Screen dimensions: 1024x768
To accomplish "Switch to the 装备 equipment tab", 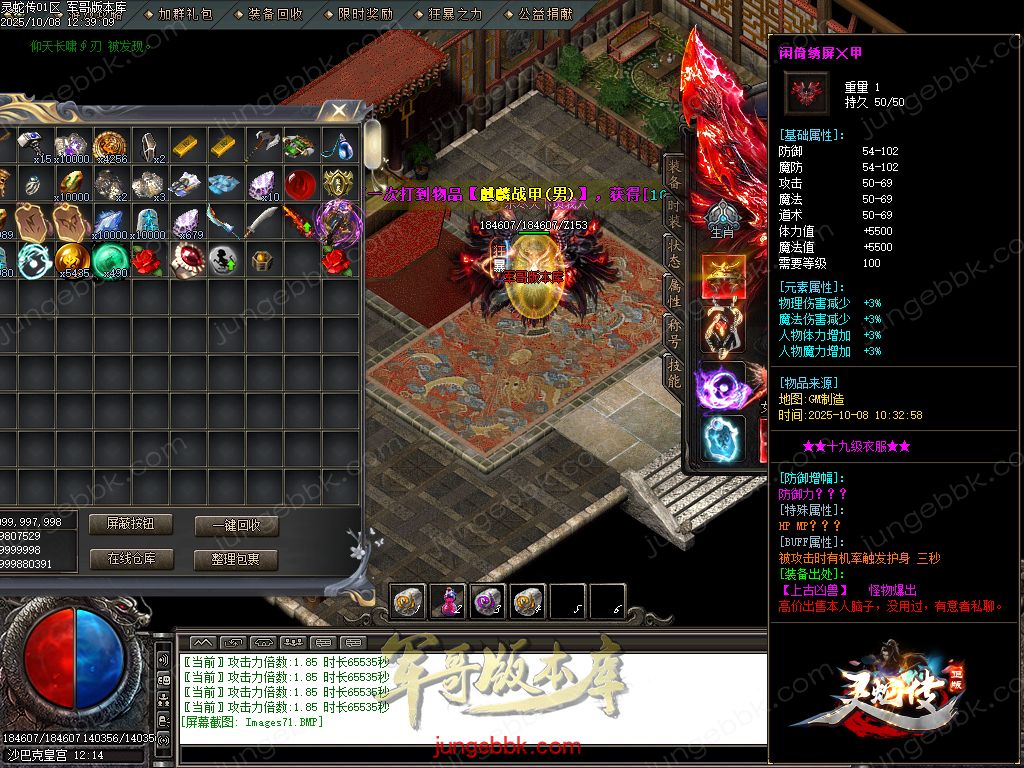I will 674,173.
